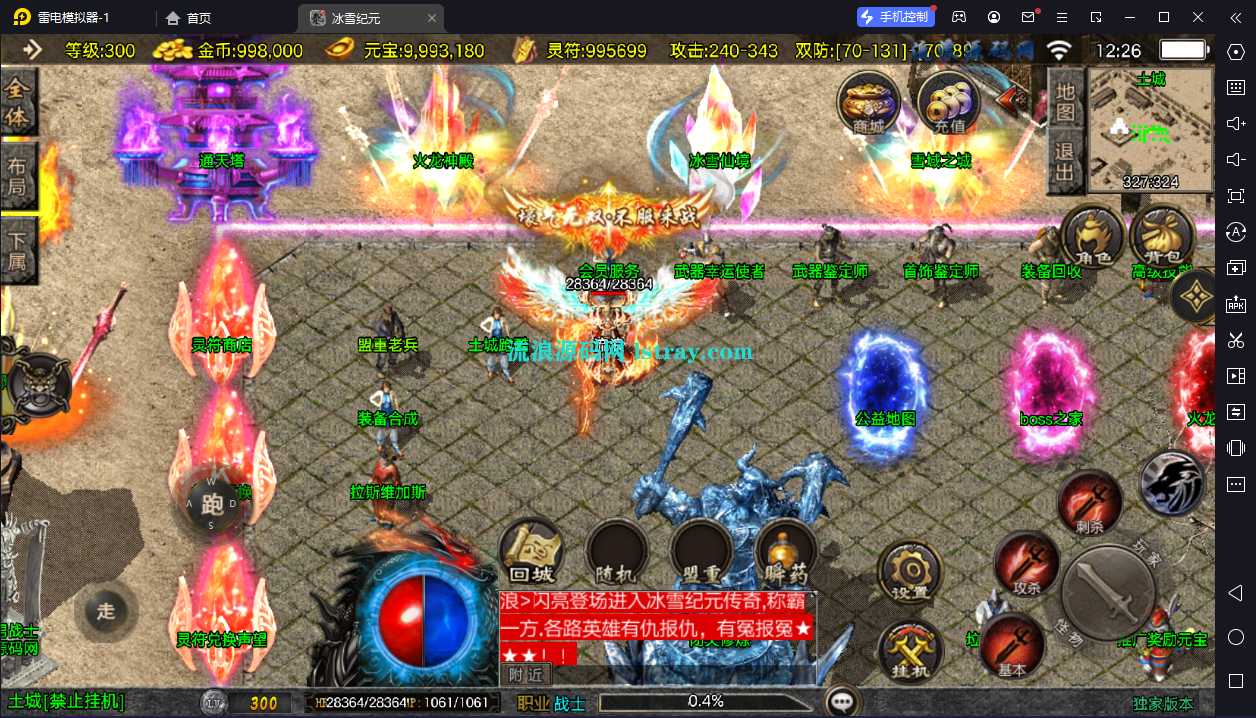1256x718 pixels.
Task: Use the 随机 teleport slot
Action: pyautogui.click(x=616, y=552)
